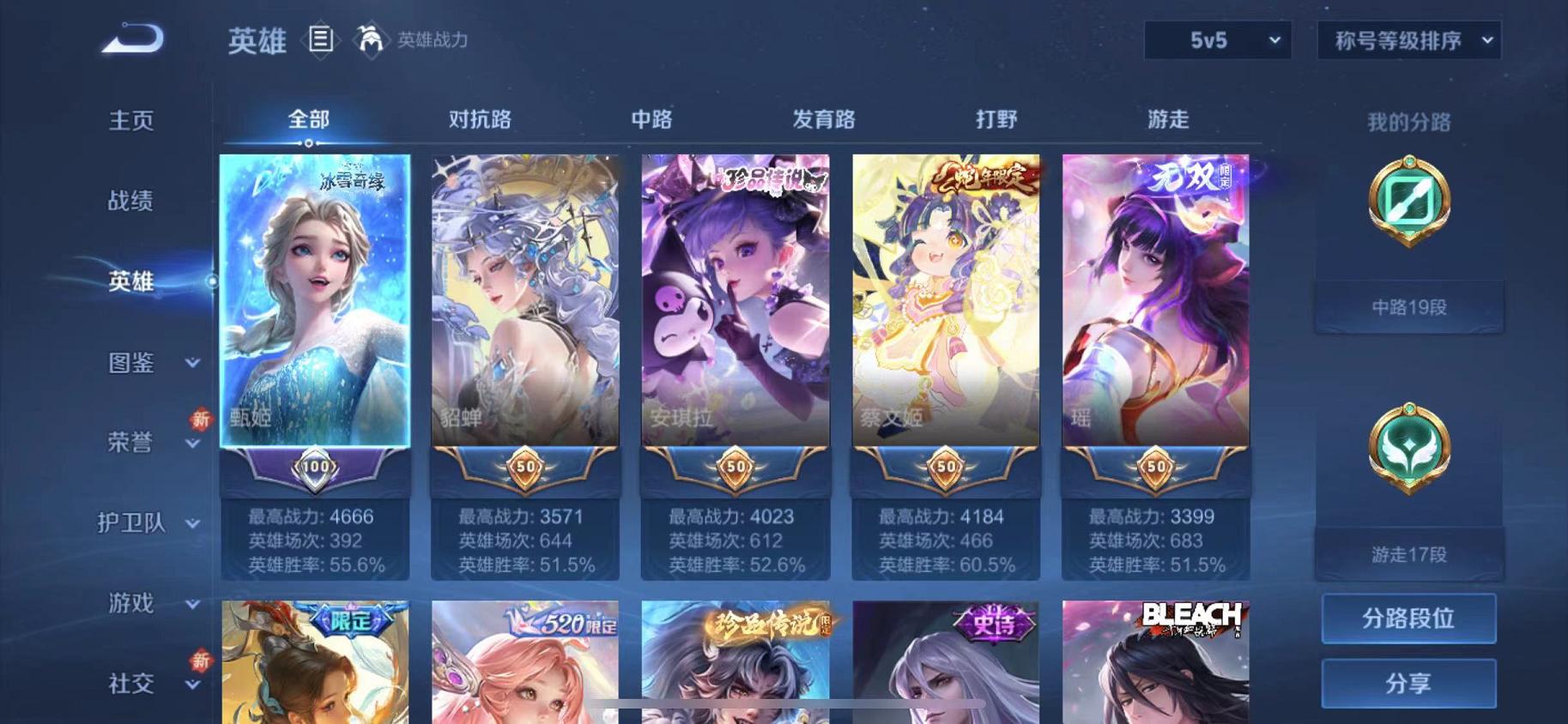Switch to the 对抗路 tab
Screen dimensions: 1568x724
479,120
